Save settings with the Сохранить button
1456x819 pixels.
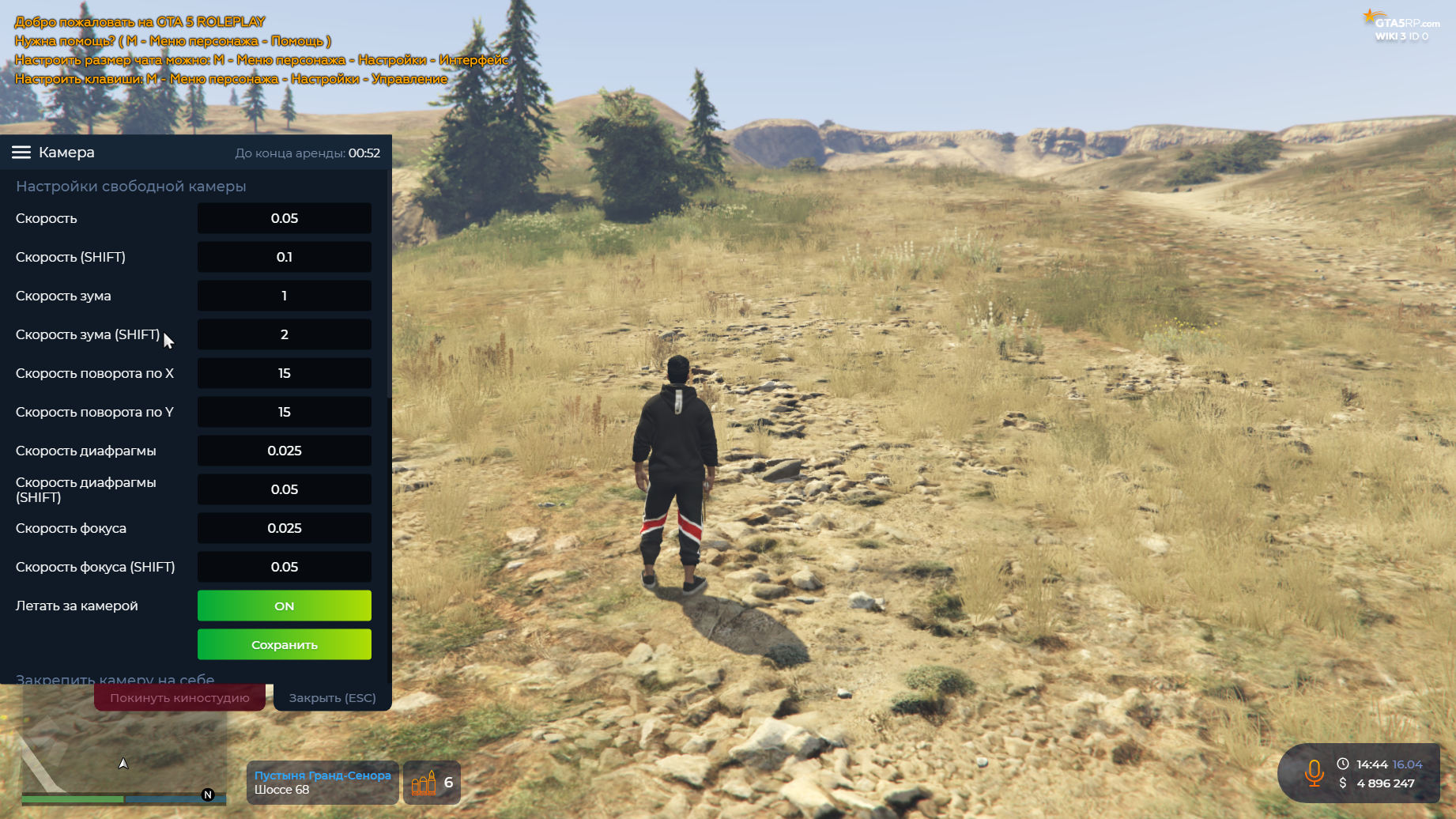pos(284,644)
